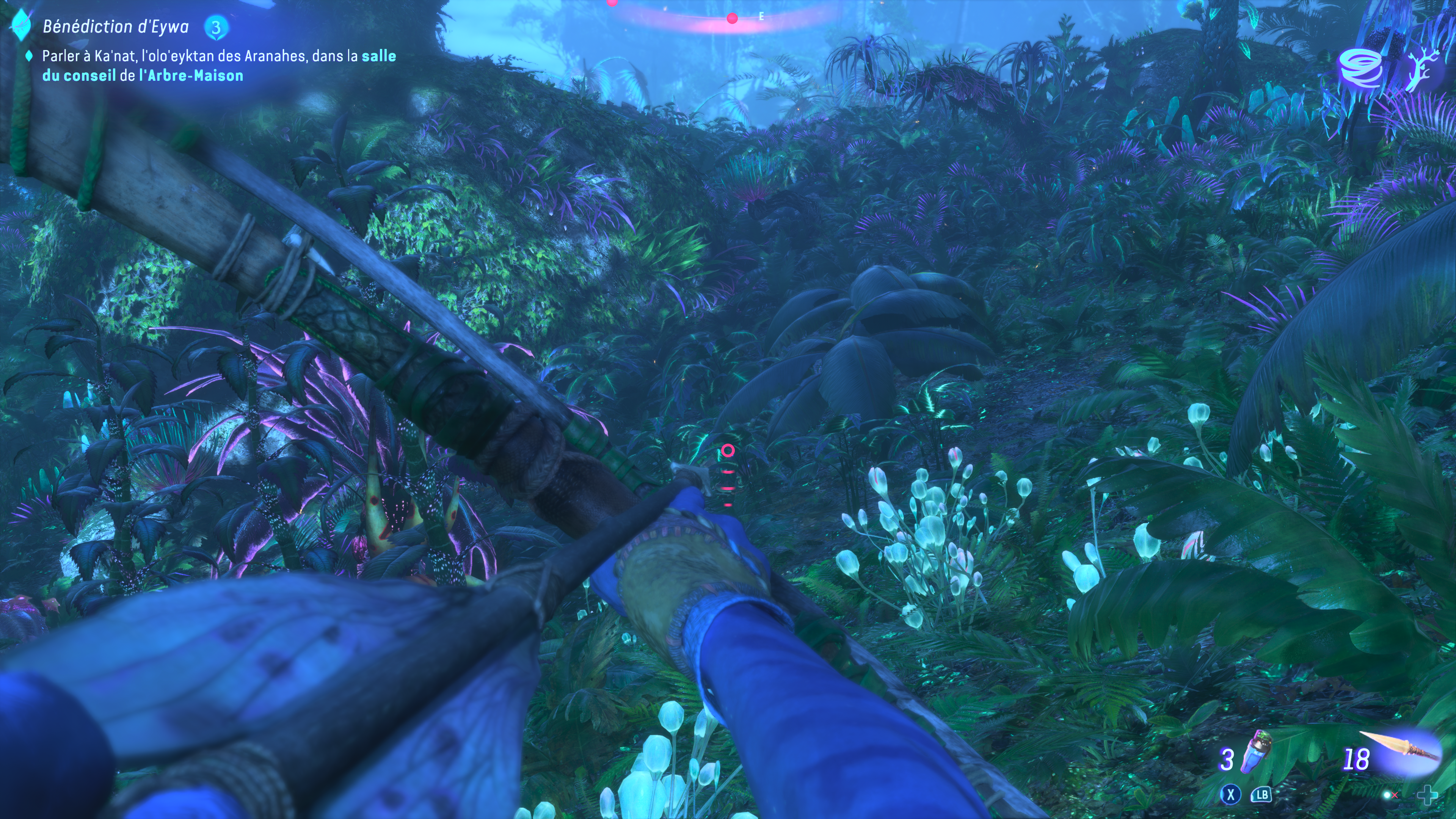Click the quest level 3 badge
1456x819 pixels.
point(216,27)
